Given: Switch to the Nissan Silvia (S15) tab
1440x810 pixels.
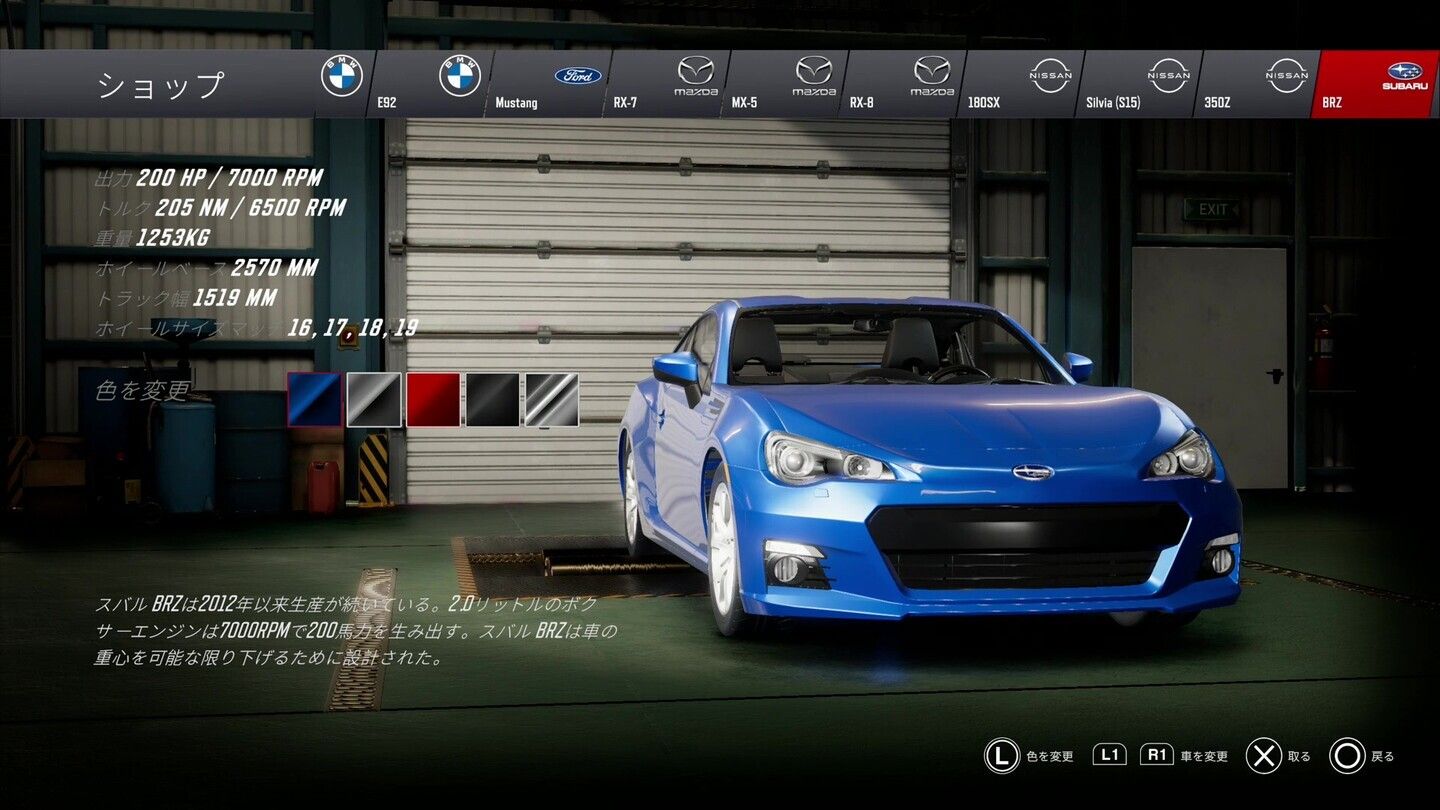Looking at the screenshot, I should (x=1139, y=84).
